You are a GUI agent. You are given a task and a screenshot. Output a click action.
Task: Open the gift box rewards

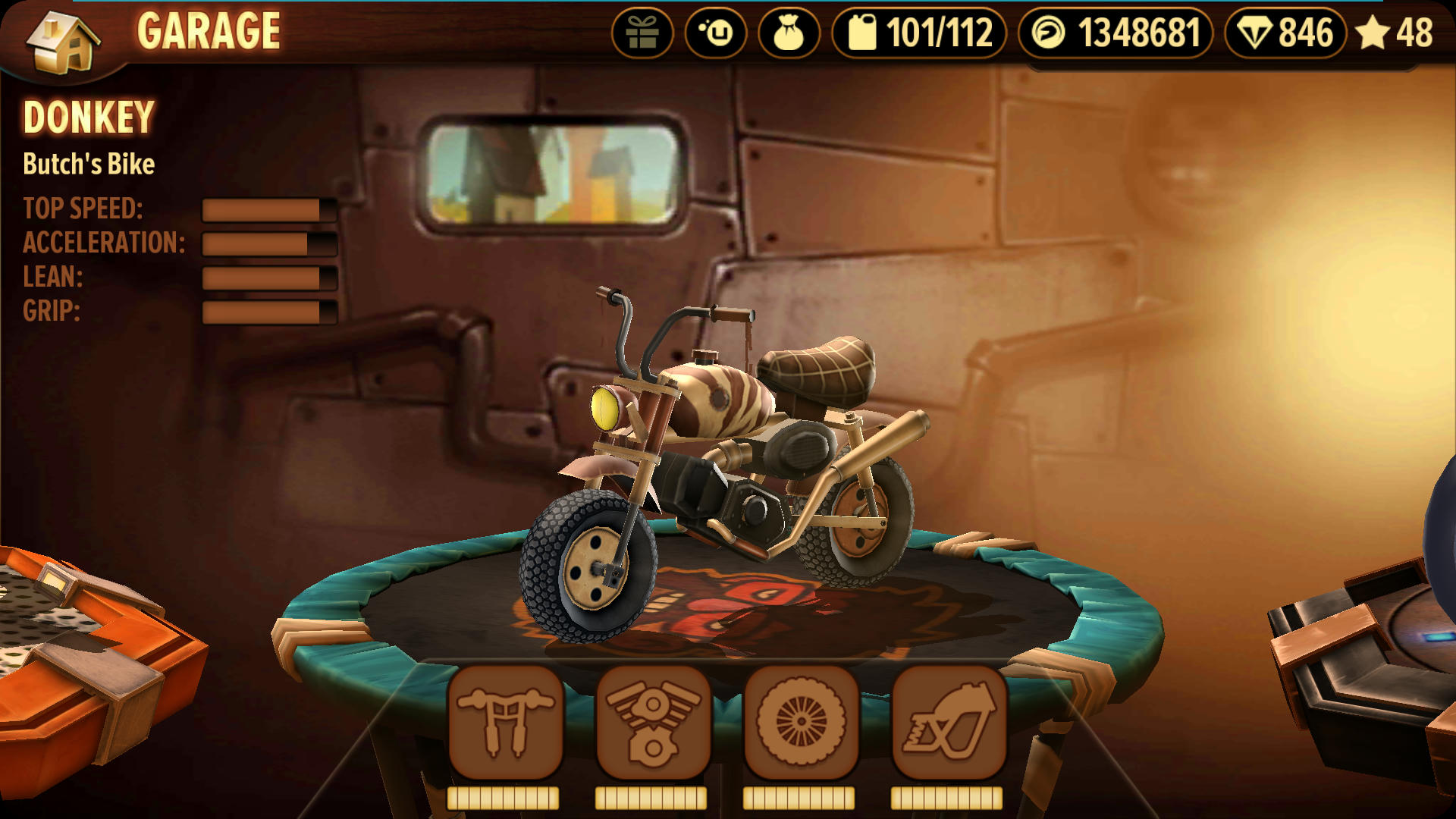(642, 33)
